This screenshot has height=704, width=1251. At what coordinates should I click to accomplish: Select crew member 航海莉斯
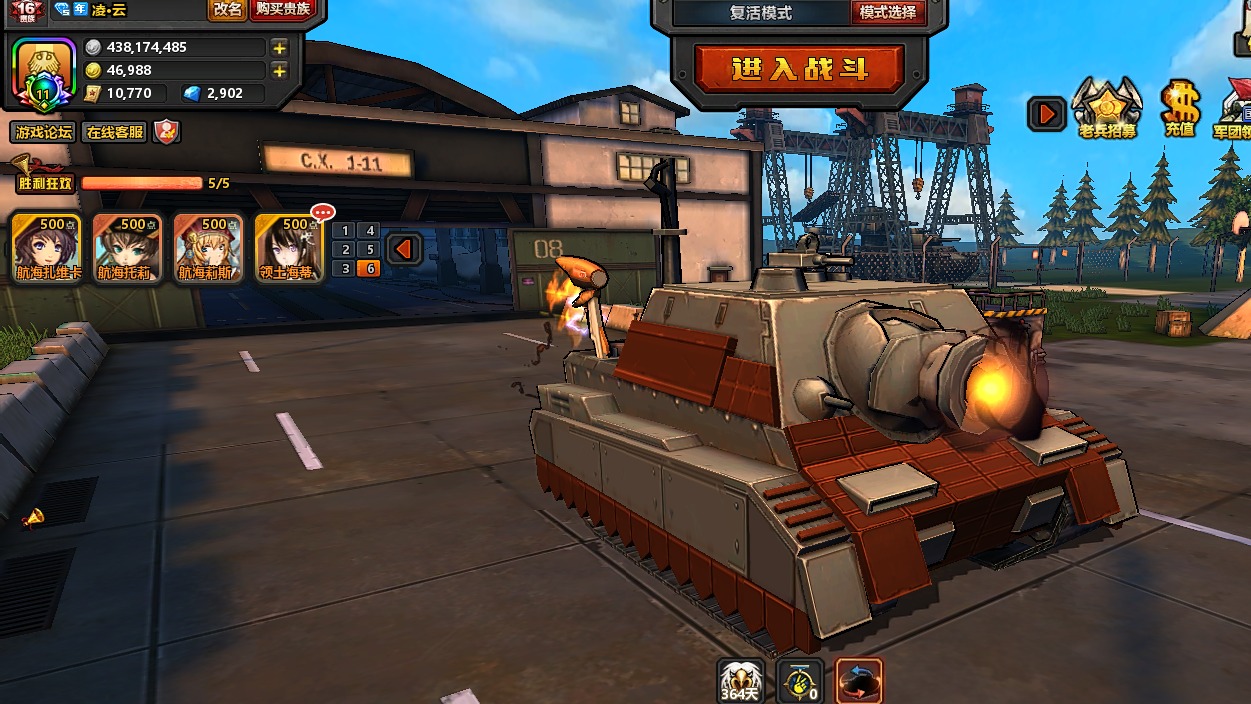pyautogui.click(x=208, y=247)
